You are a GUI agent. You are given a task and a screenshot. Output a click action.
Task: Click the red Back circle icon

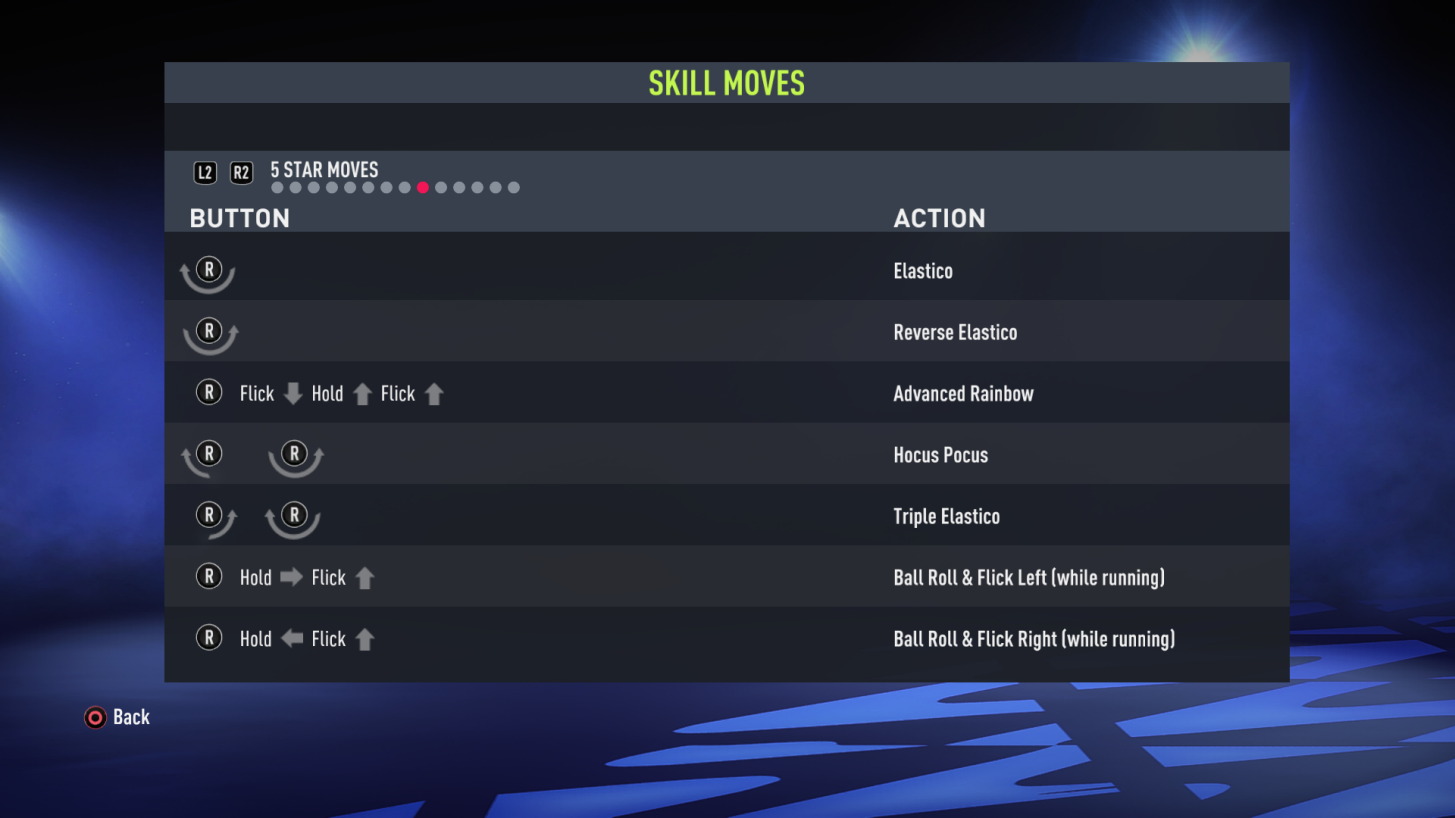coord(95,717)
